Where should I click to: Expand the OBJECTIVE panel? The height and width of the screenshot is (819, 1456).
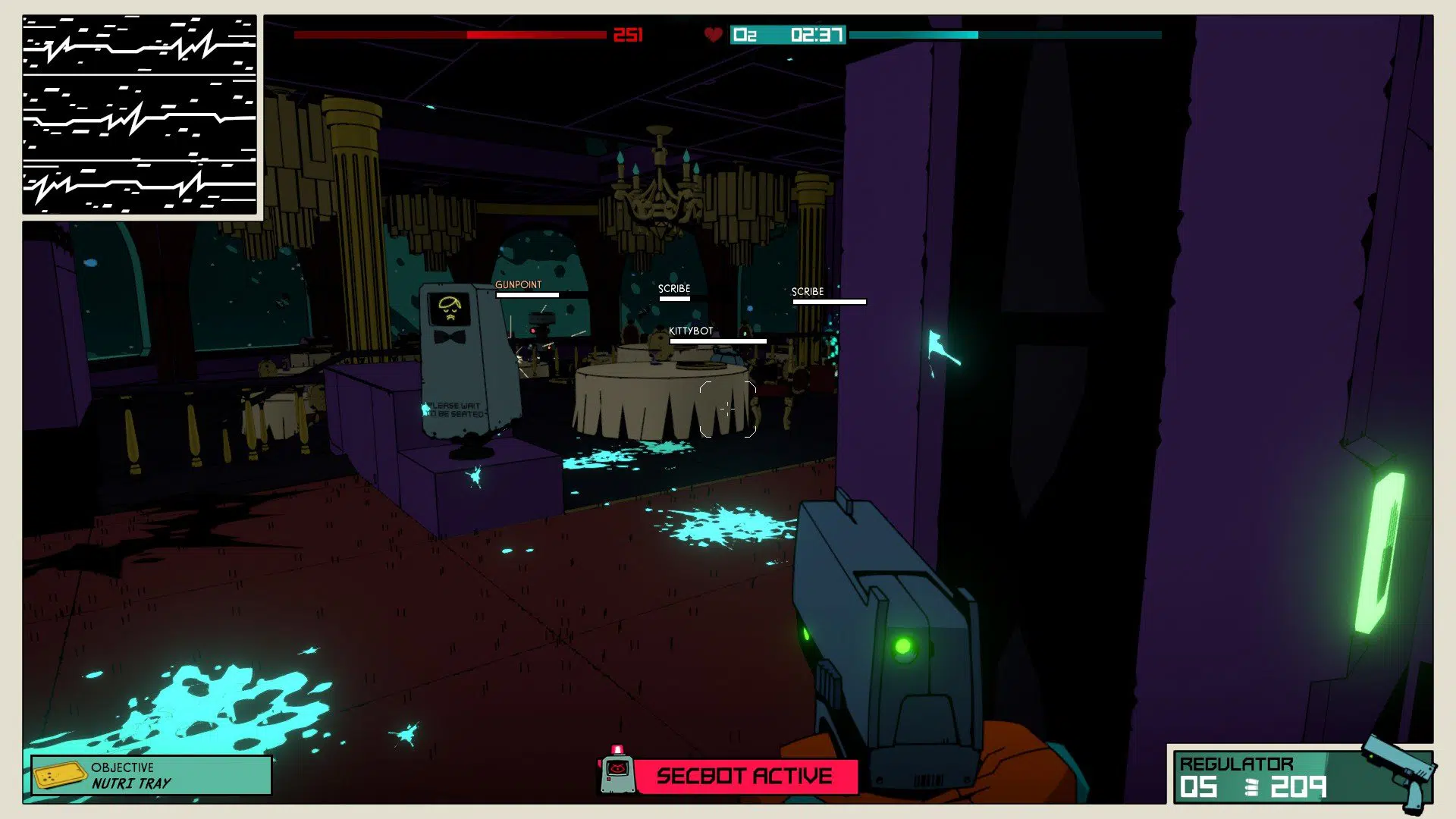tap(149, 776)
